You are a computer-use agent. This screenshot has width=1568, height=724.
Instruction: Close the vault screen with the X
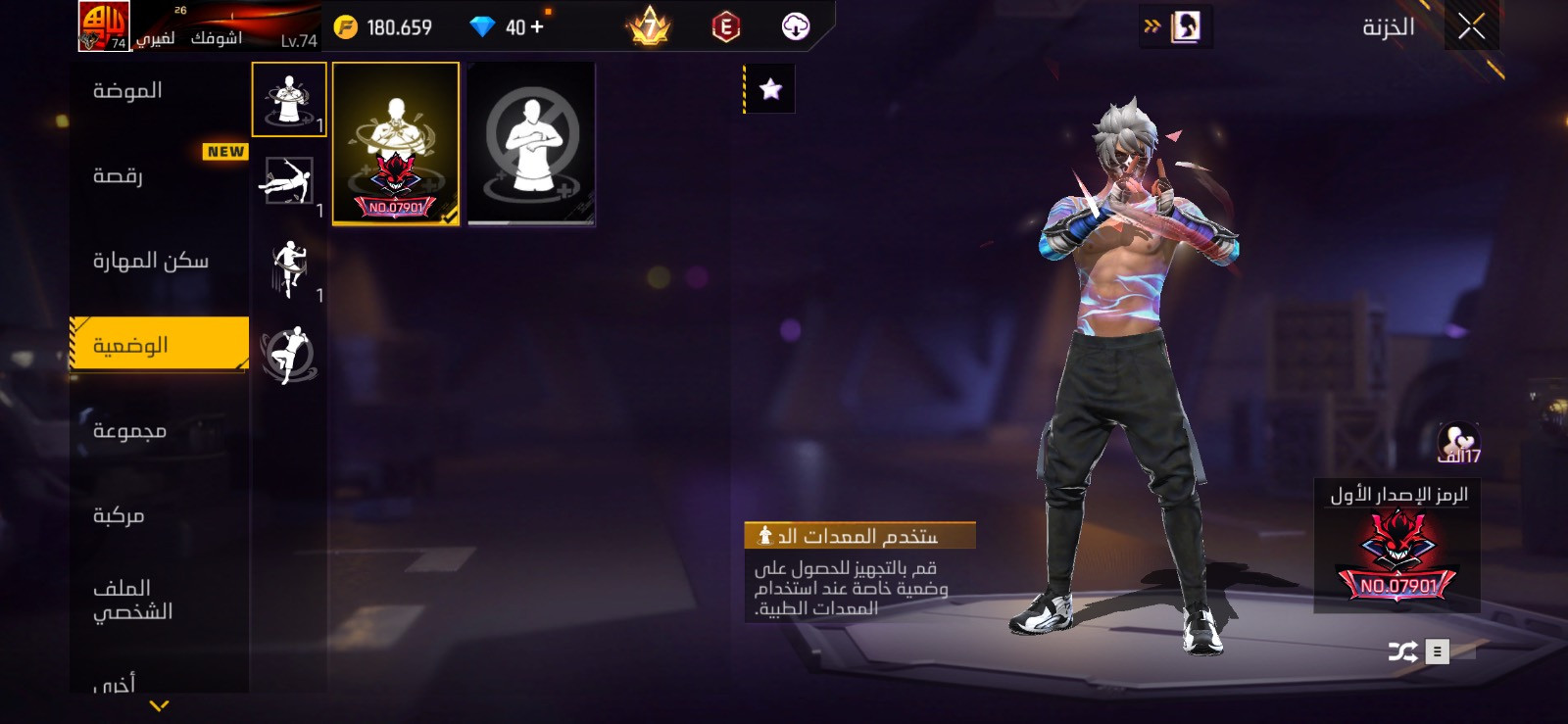tap(1471, 26)
